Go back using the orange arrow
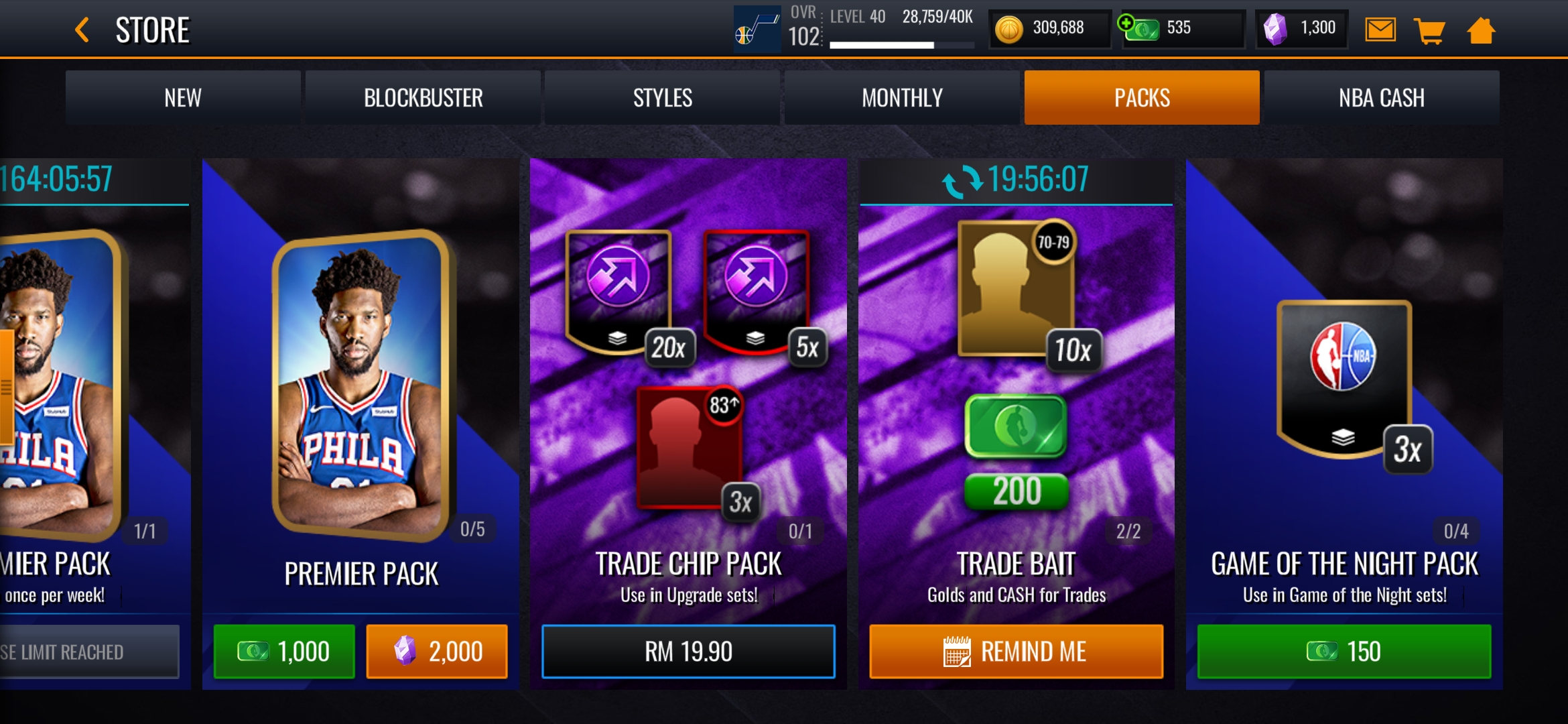 82,30
